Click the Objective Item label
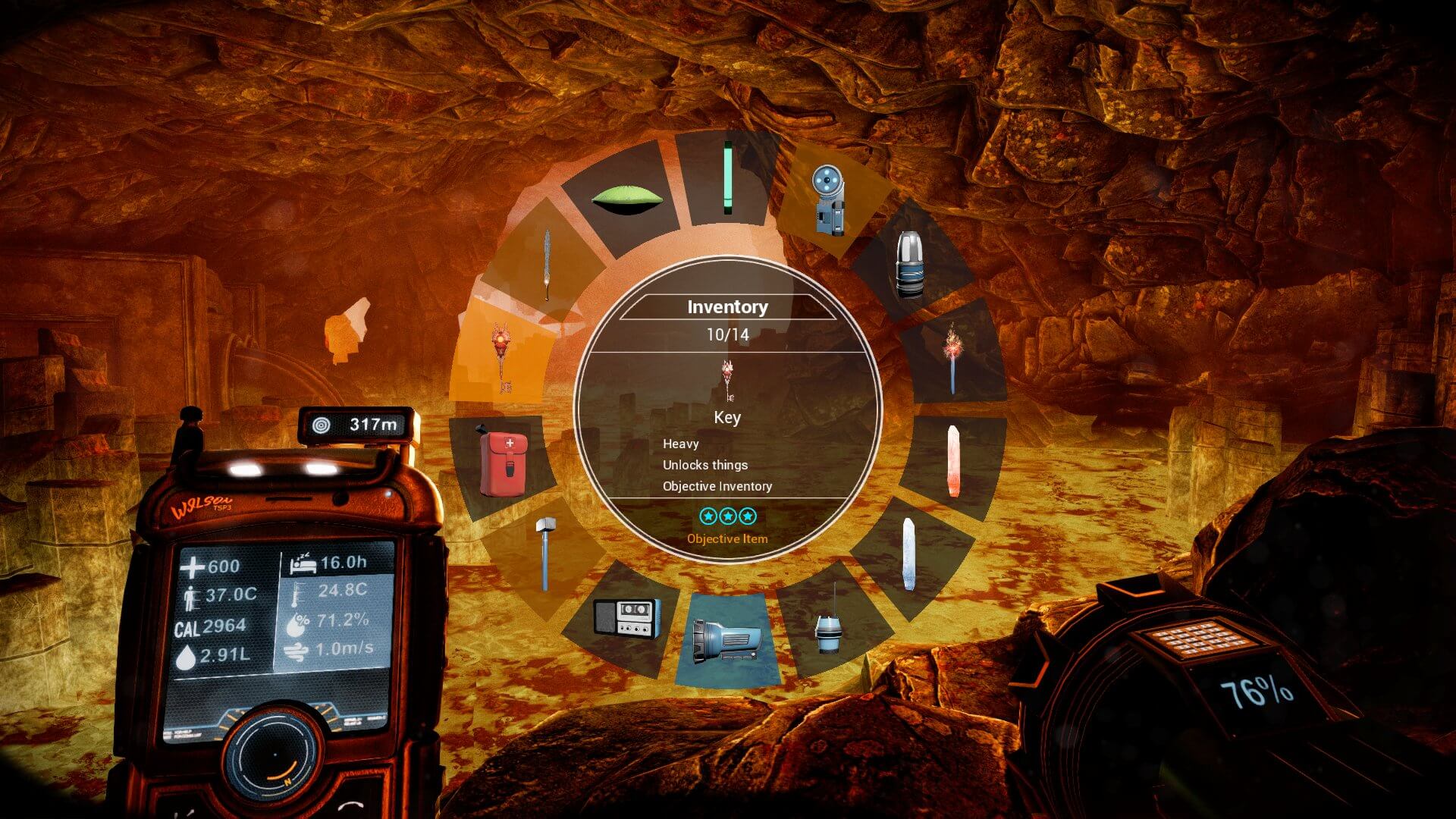Viewport: 1456px width, 819px height. [x=726, y=539]
